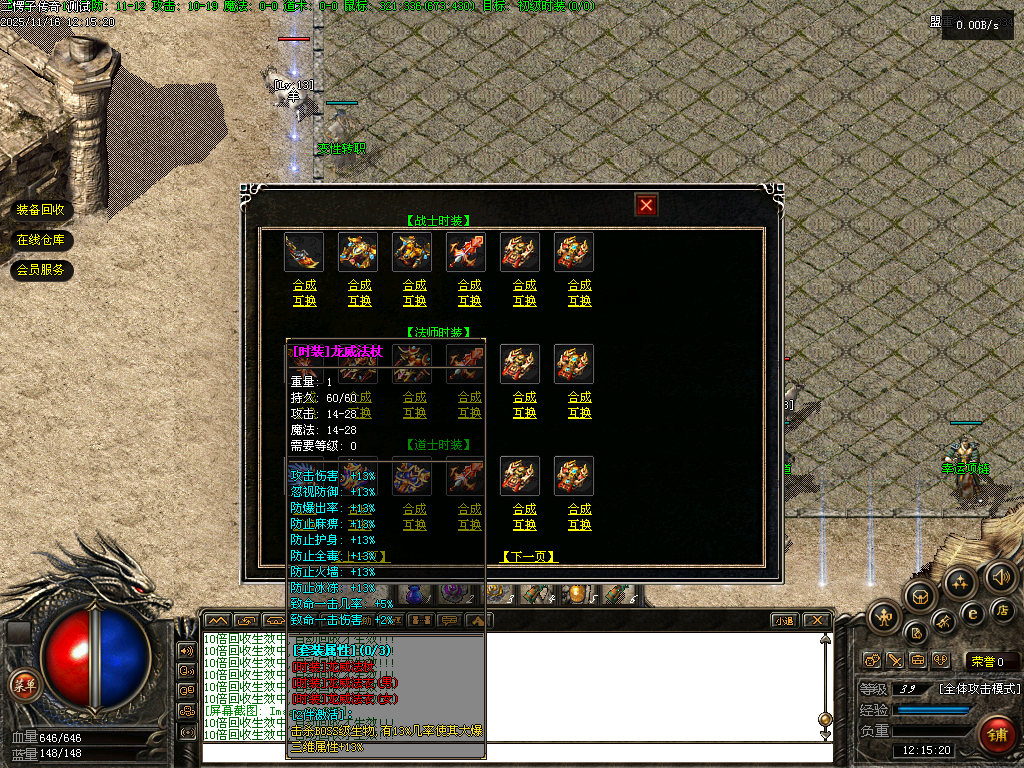
Task: Select the first warrior costume weapon icon
Action: [304, 252]
